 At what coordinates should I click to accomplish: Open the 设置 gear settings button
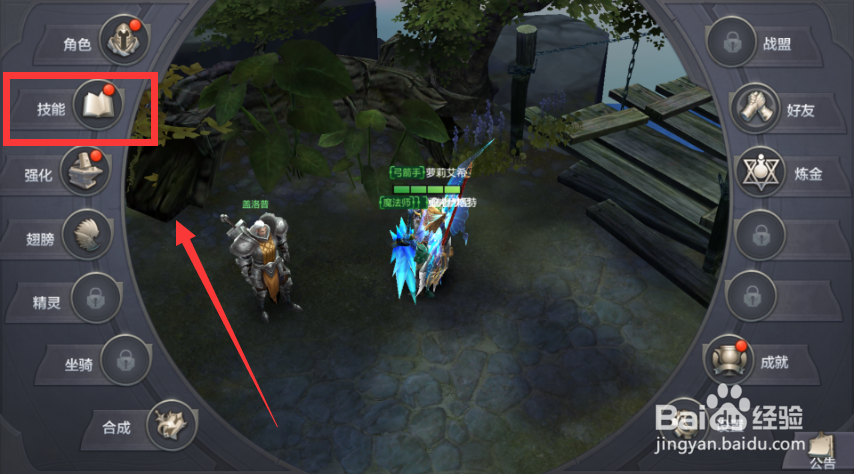[683, 418]
